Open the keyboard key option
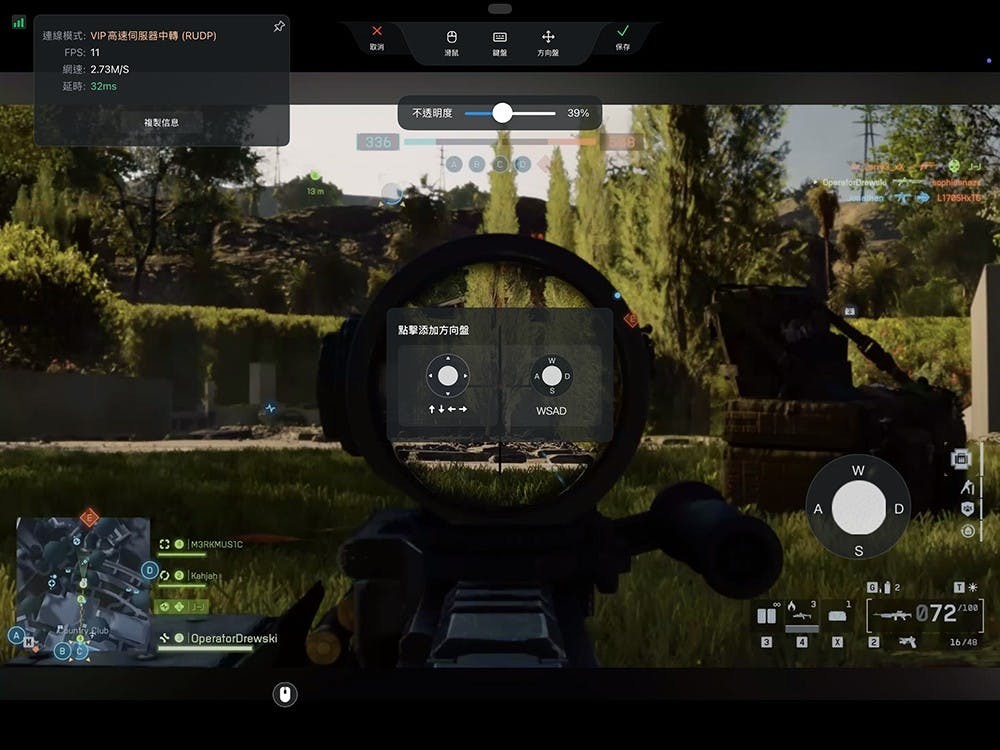The width and height of the screenshot is (1000, 750). [500, 42]
